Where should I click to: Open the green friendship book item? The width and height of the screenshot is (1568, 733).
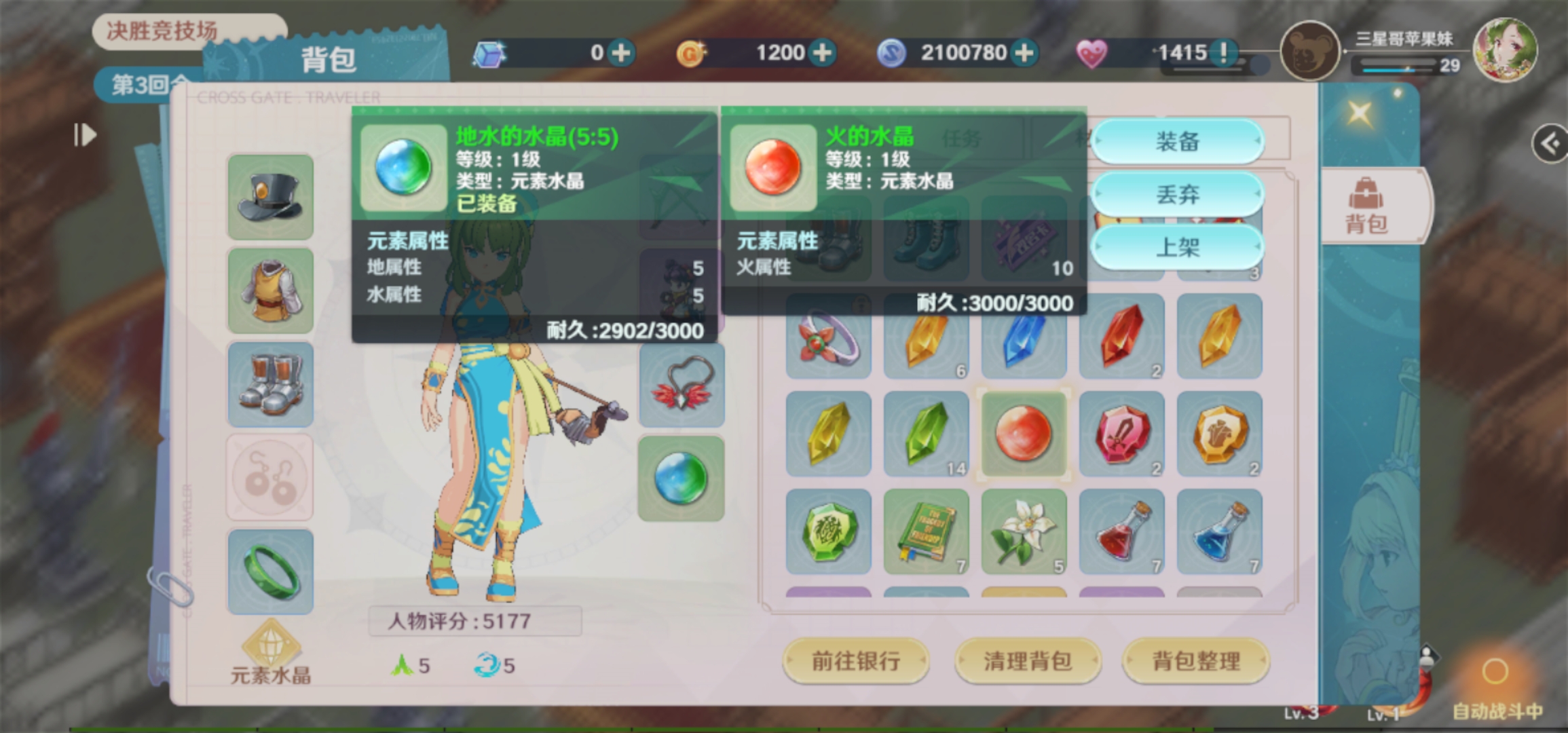point(927,531)
